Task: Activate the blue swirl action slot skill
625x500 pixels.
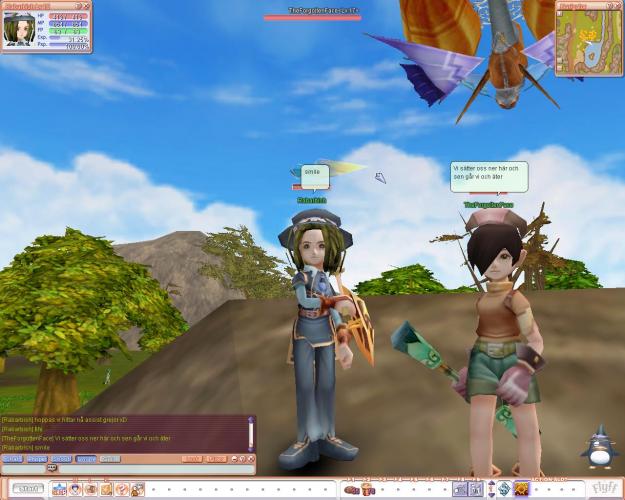Action: (504, 489)
